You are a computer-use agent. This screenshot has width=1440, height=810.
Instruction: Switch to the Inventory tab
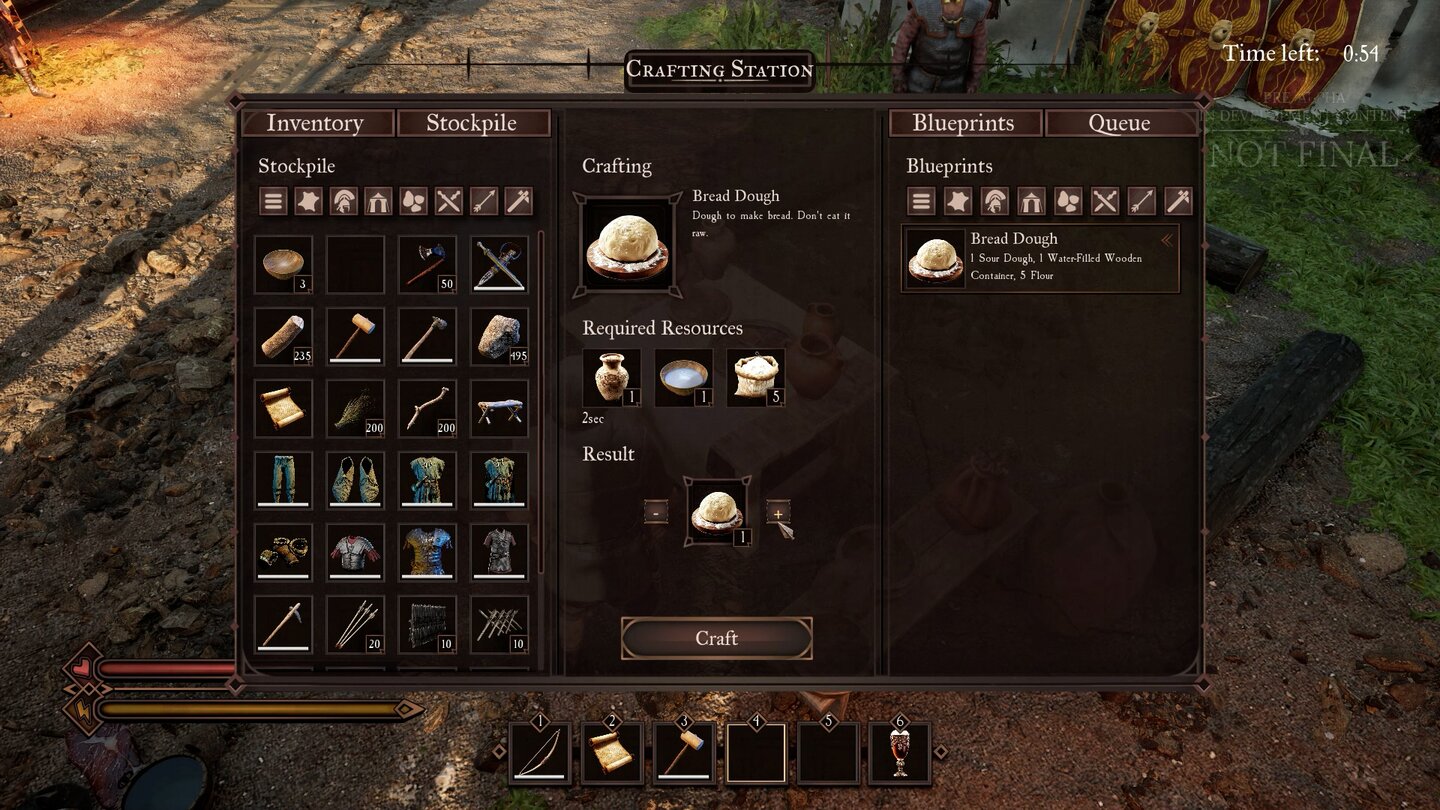coord(317,122)
